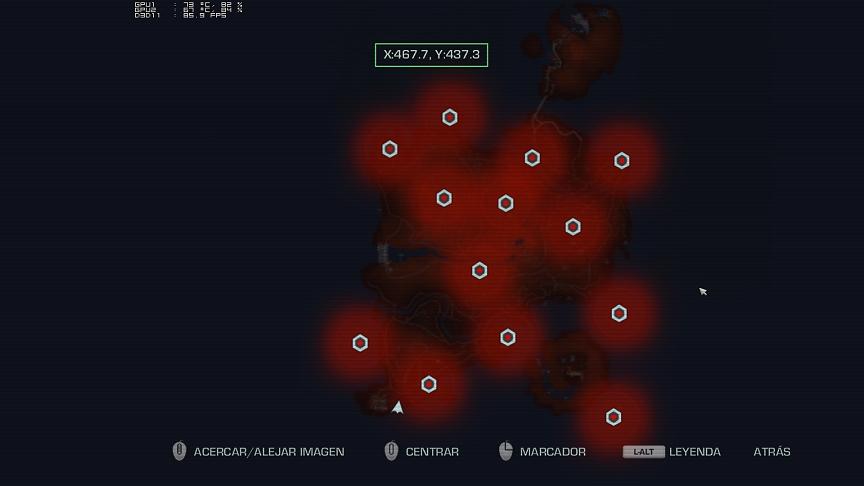Select the white player arrow marker

pos(398,407)
